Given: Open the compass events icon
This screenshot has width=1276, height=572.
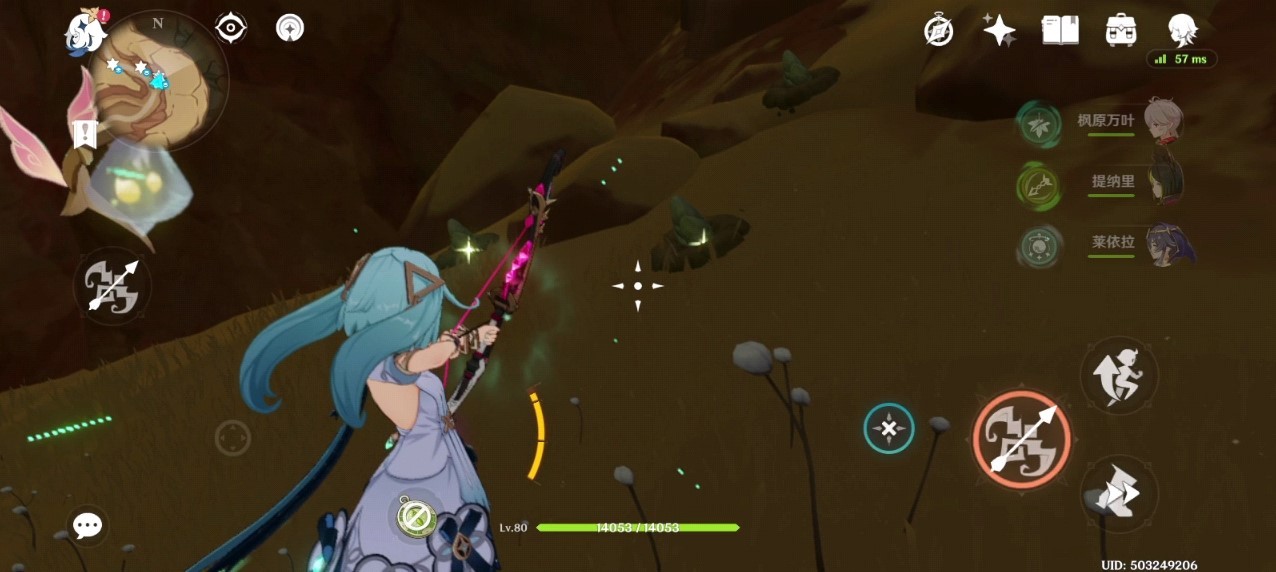Looking at the screenshot, I should (938, 30).
